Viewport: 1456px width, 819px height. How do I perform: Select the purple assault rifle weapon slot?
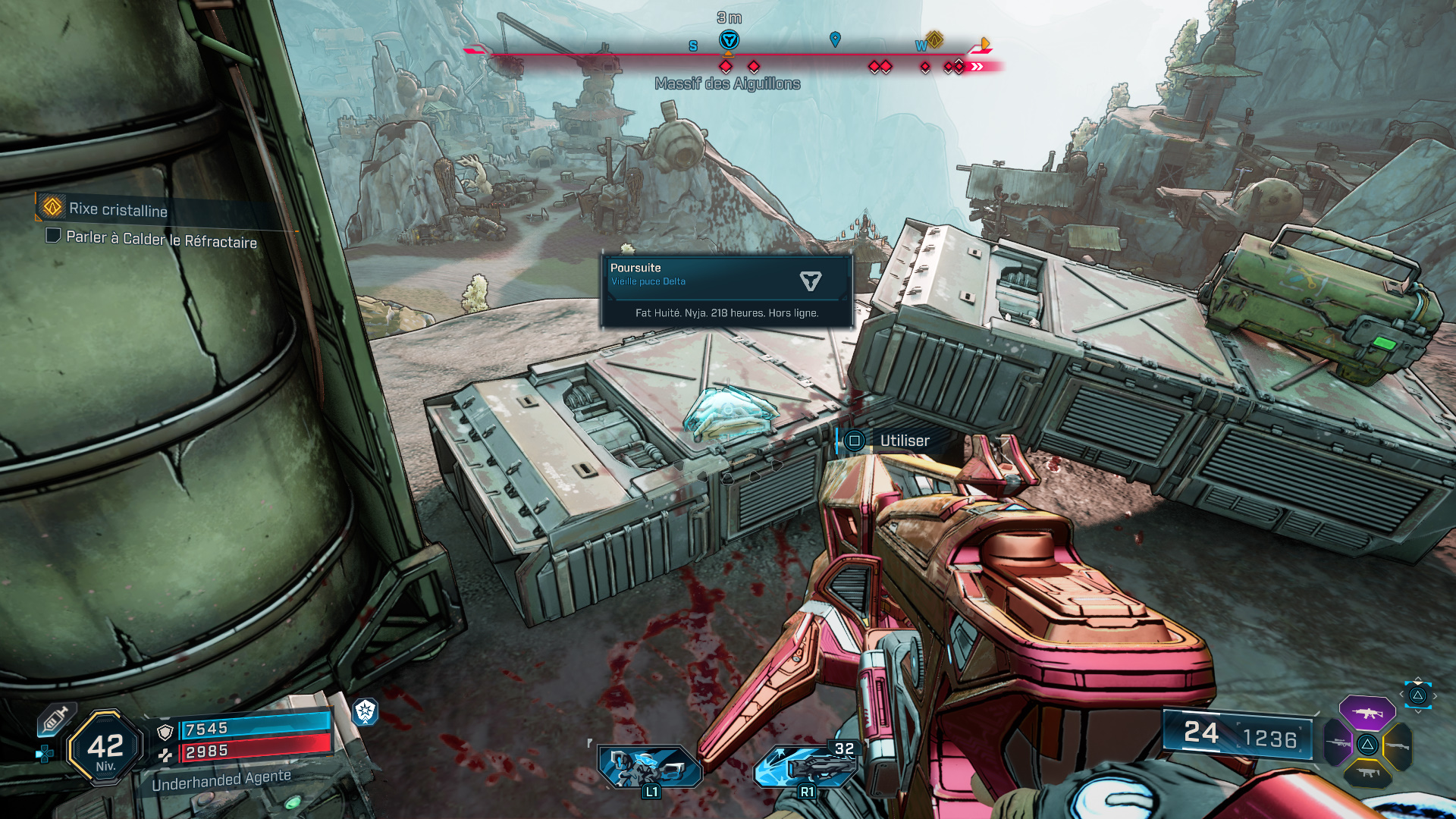pyautogui.click(x=1367, y=714)
